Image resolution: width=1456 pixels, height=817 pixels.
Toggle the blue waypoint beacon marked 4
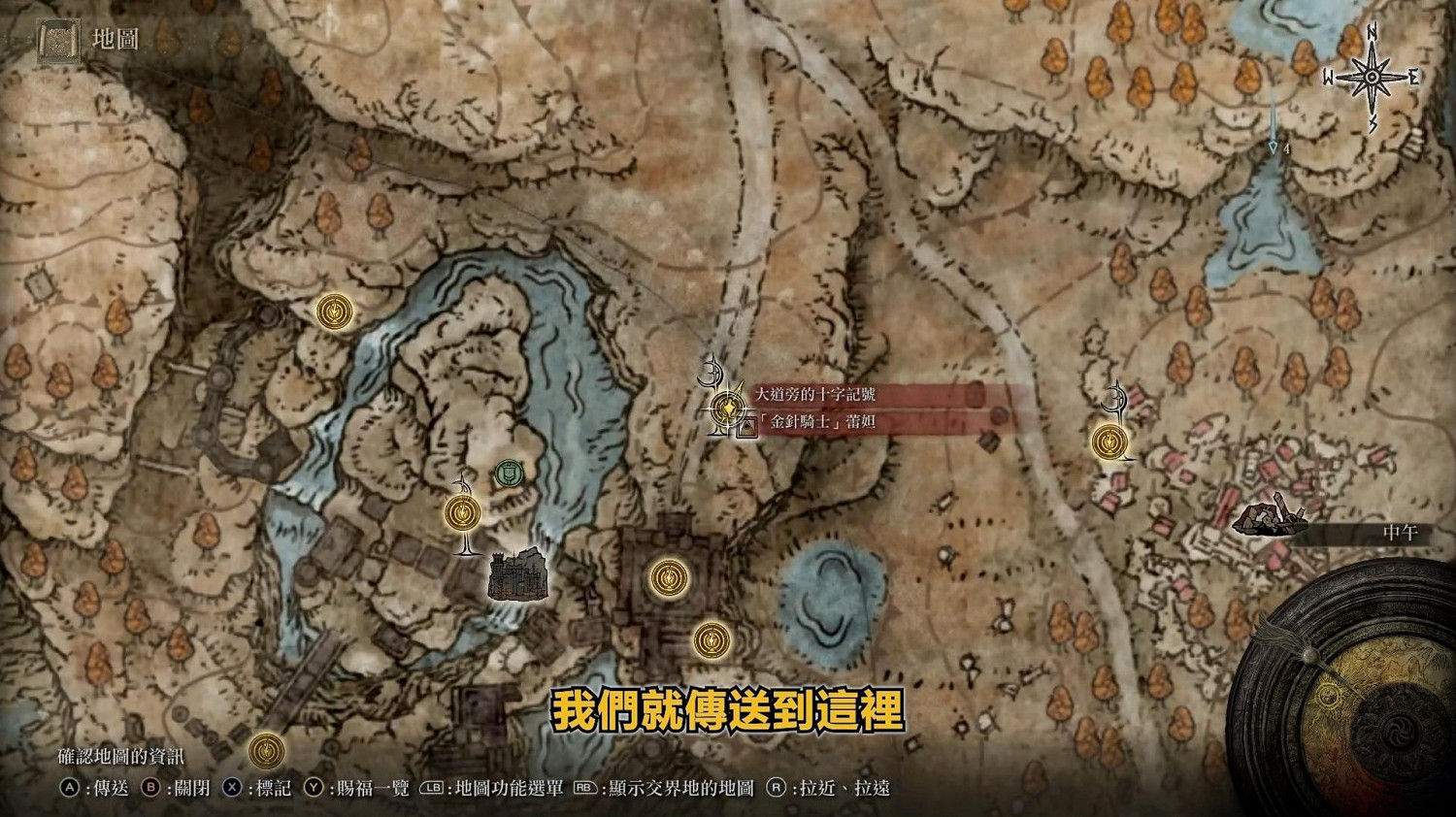click(1272, 146)
